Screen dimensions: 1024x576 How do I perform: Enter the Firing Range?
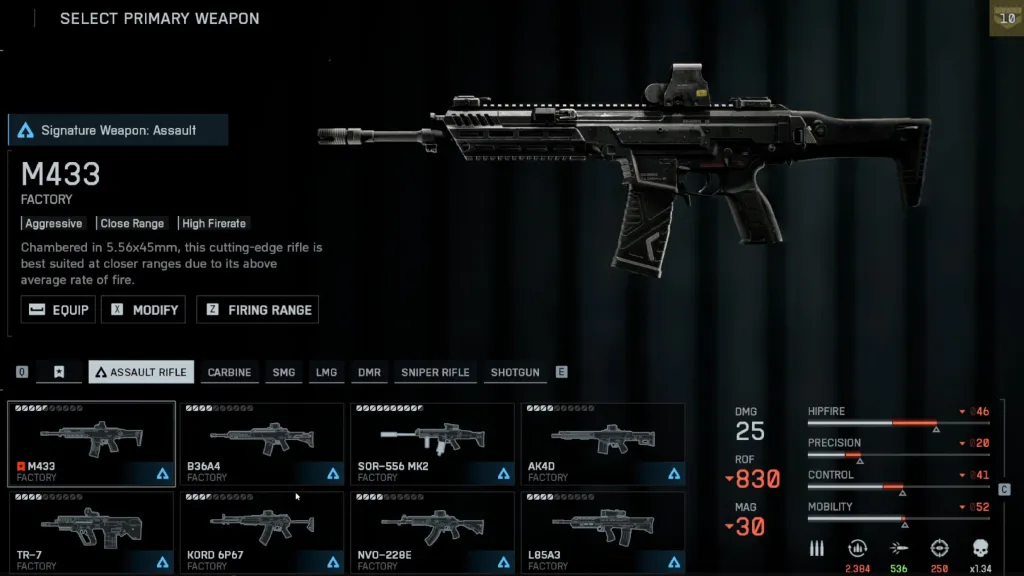click(257, 310)
